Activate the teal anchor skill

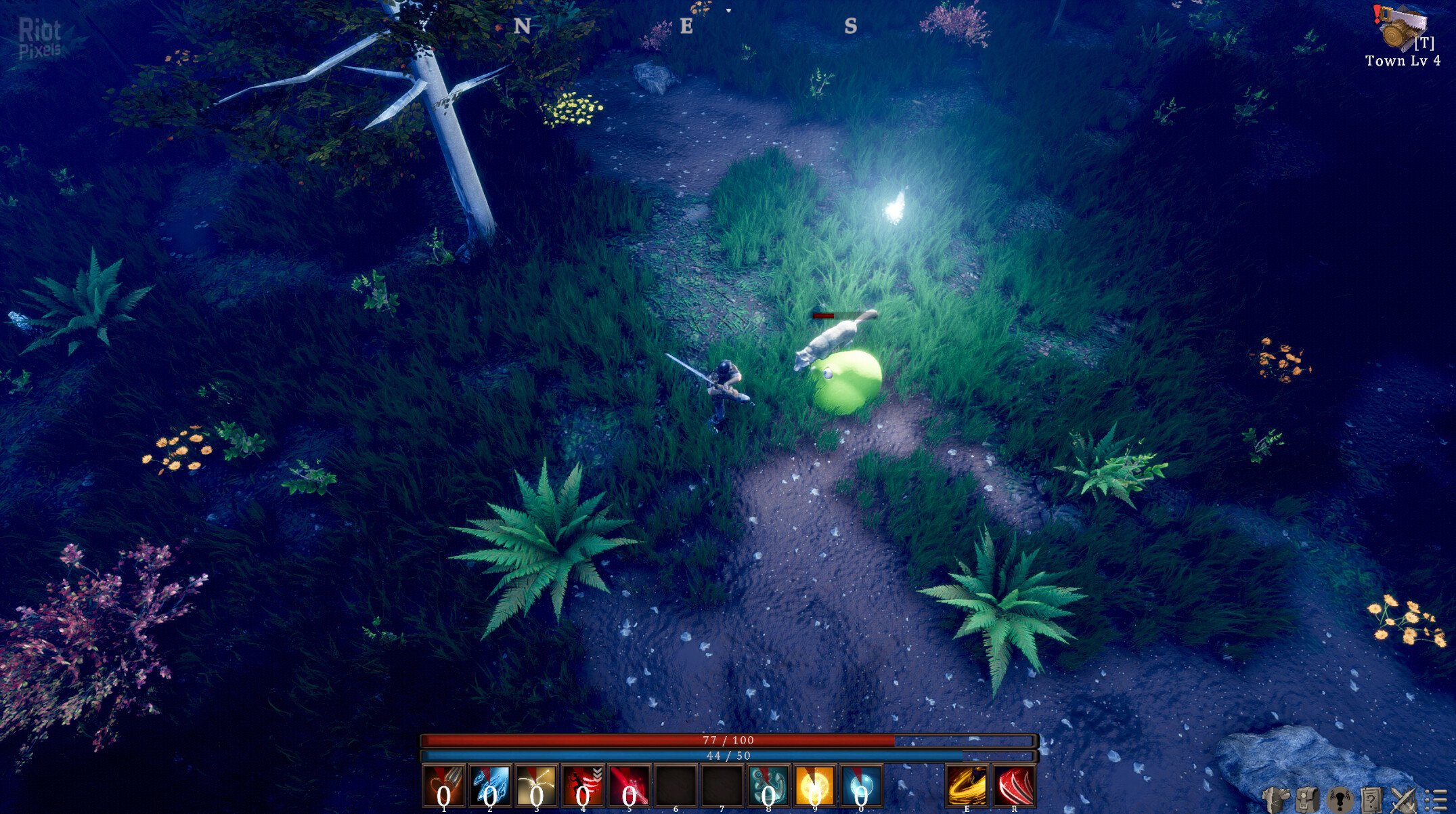[x=769, y=786]
